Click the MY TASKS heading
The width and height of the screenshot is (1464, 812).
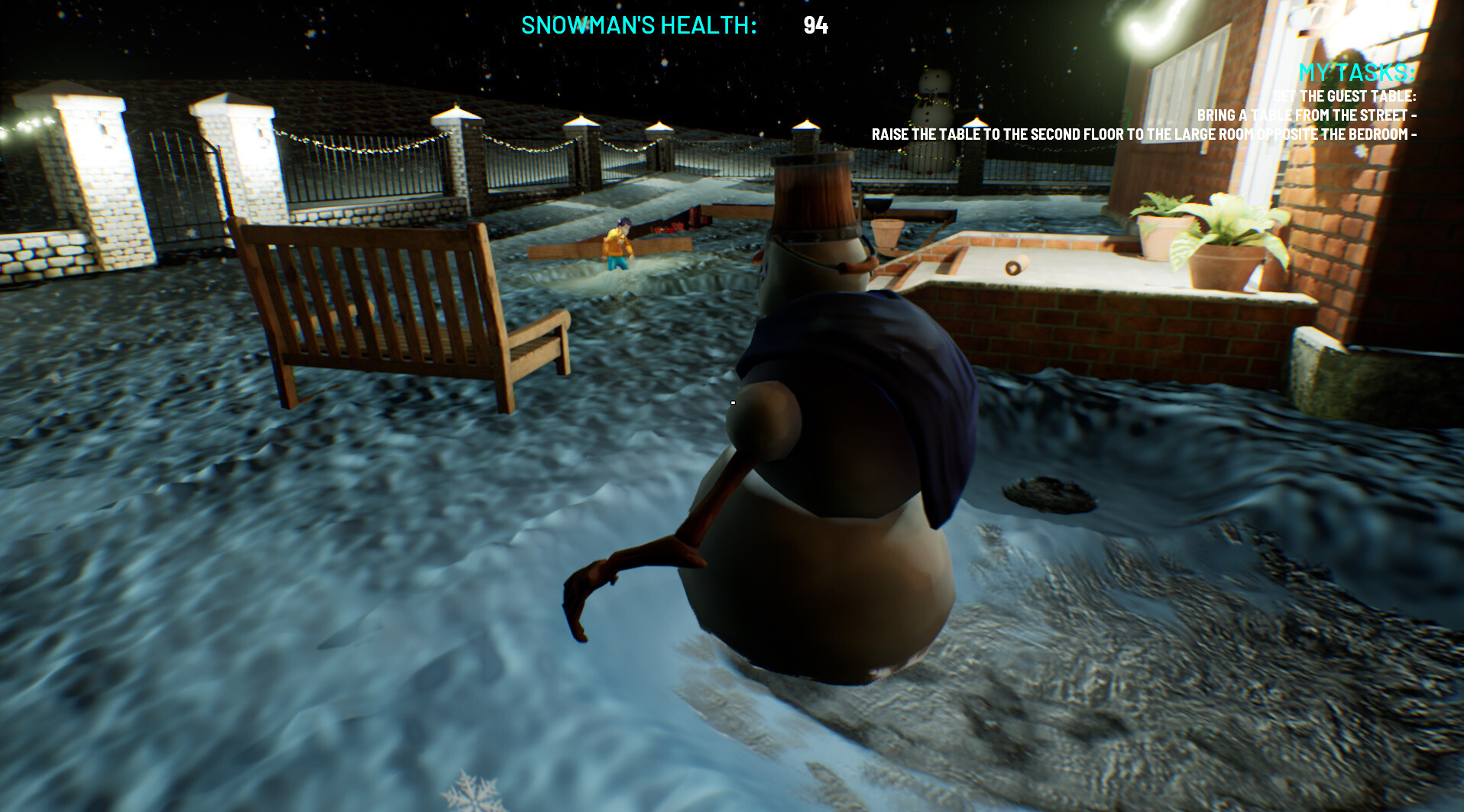click(1356, 74)
